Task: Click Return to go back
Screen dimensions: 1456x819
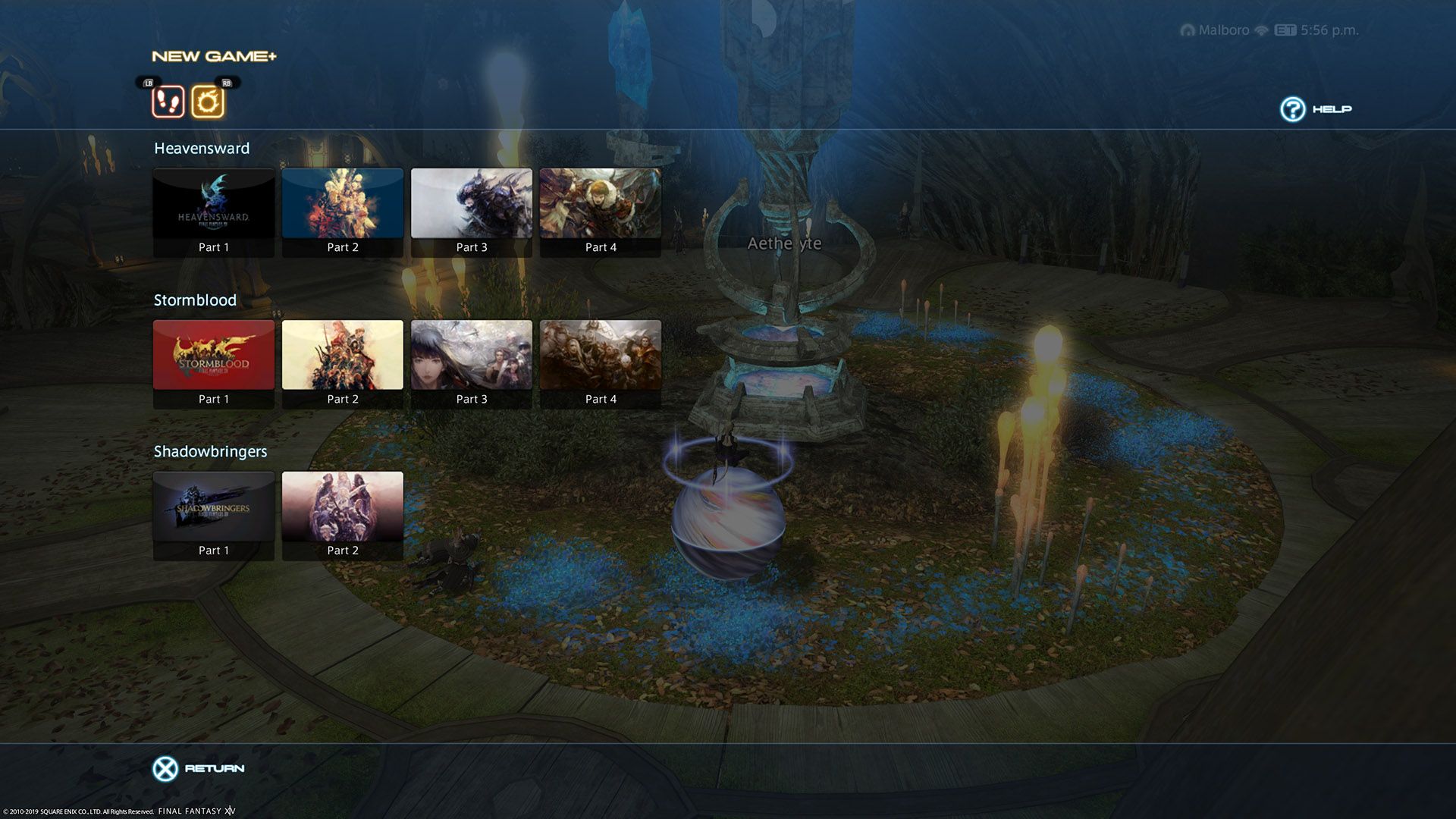Action: (x=199, y=768)
